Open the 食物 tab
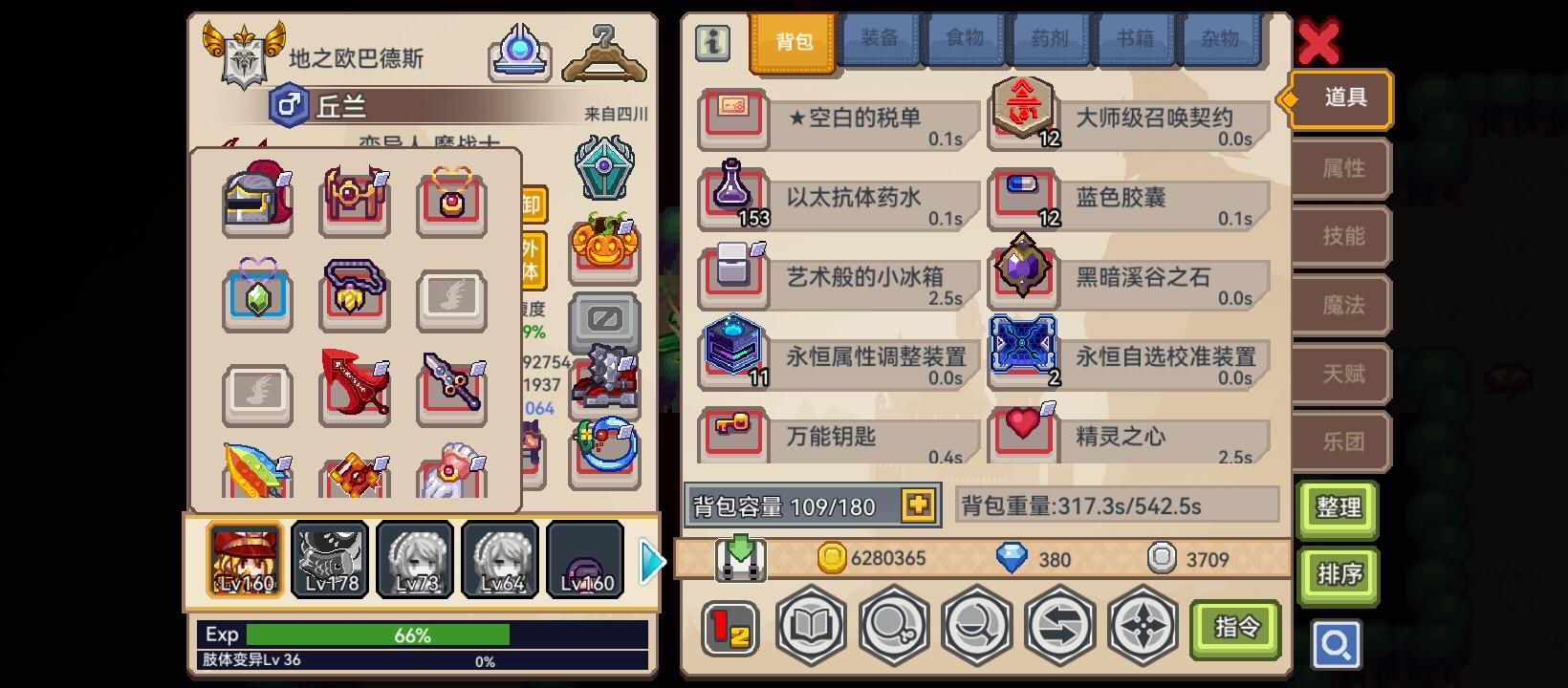The width and height of the screenshot is (1568, 688). click(x=966, y=40)
